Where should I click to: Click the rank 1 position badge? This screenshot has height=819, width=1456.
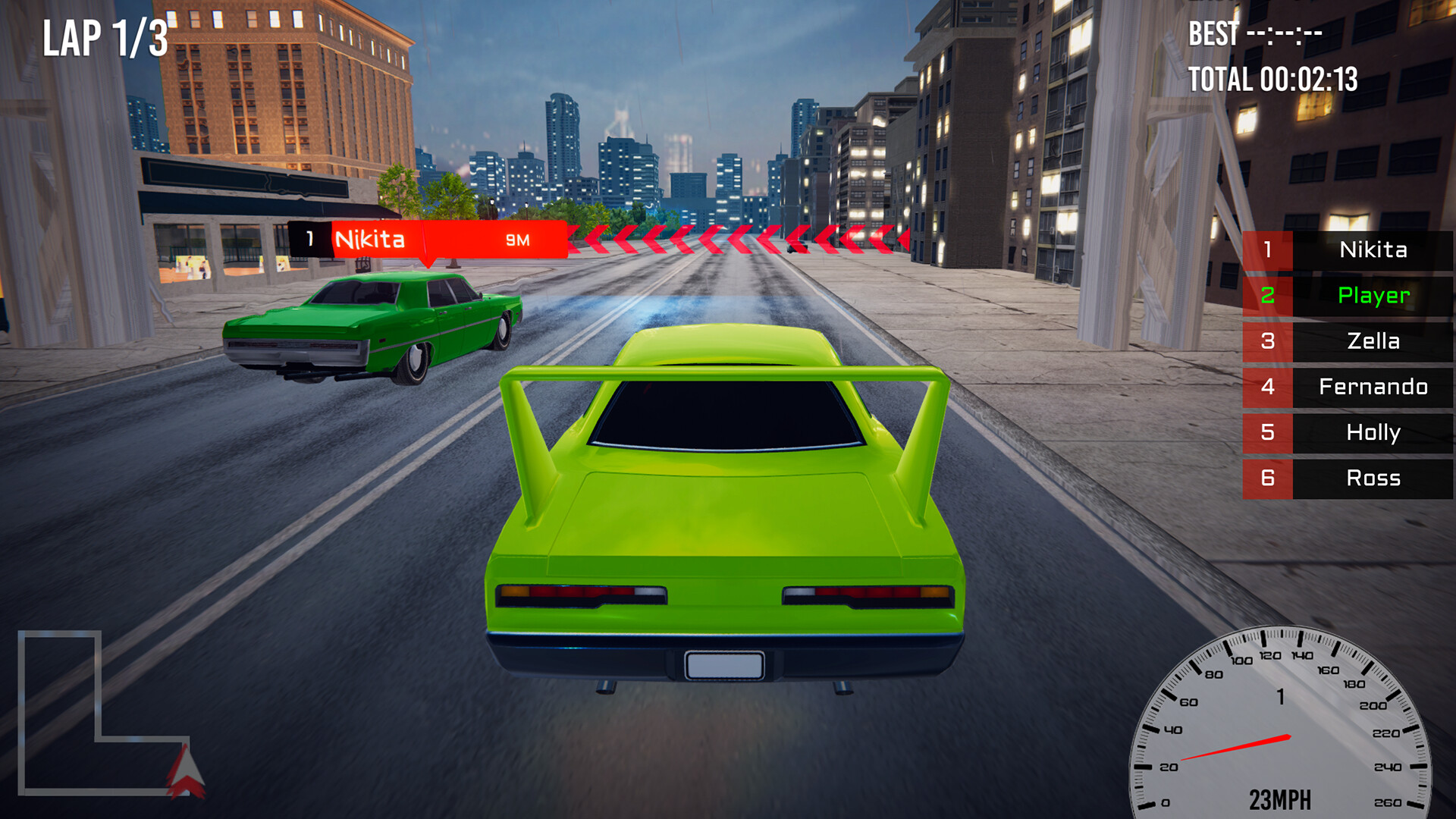click(x=1268, y=250)
